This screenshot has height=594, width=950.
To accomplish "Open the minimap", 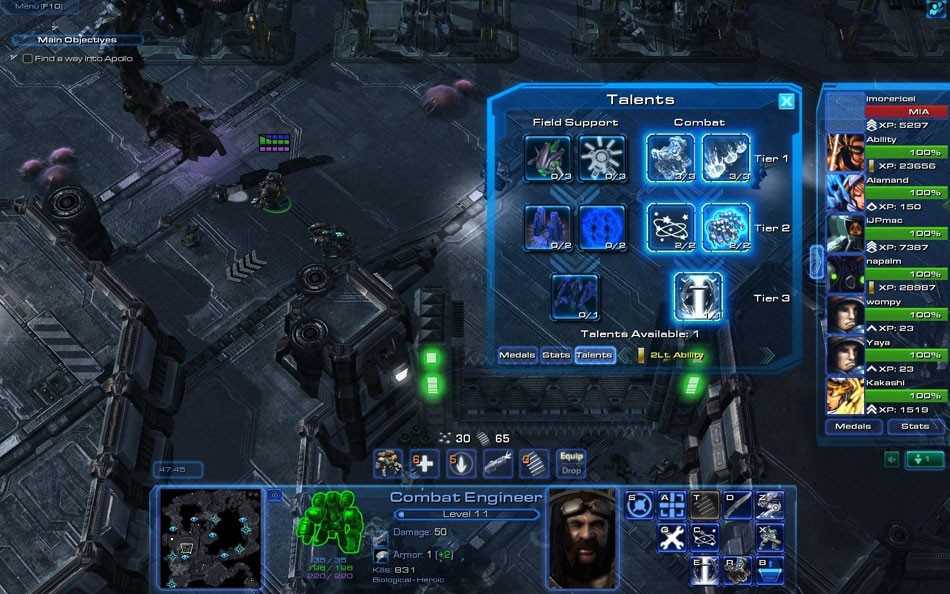I will click(x=212, y=537).
